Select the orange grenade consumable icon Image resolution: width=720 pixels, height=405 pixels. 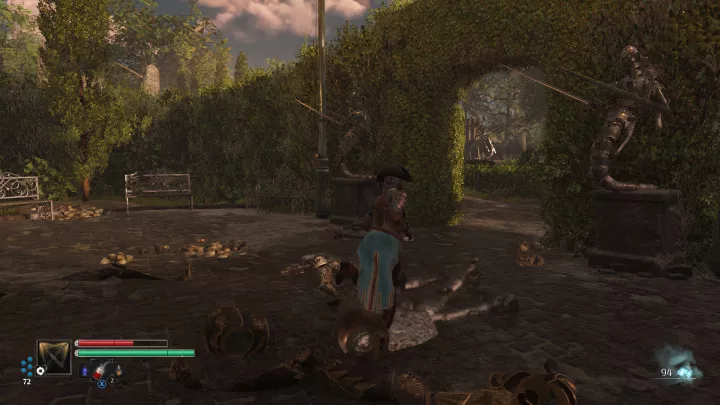click(117, 371)
